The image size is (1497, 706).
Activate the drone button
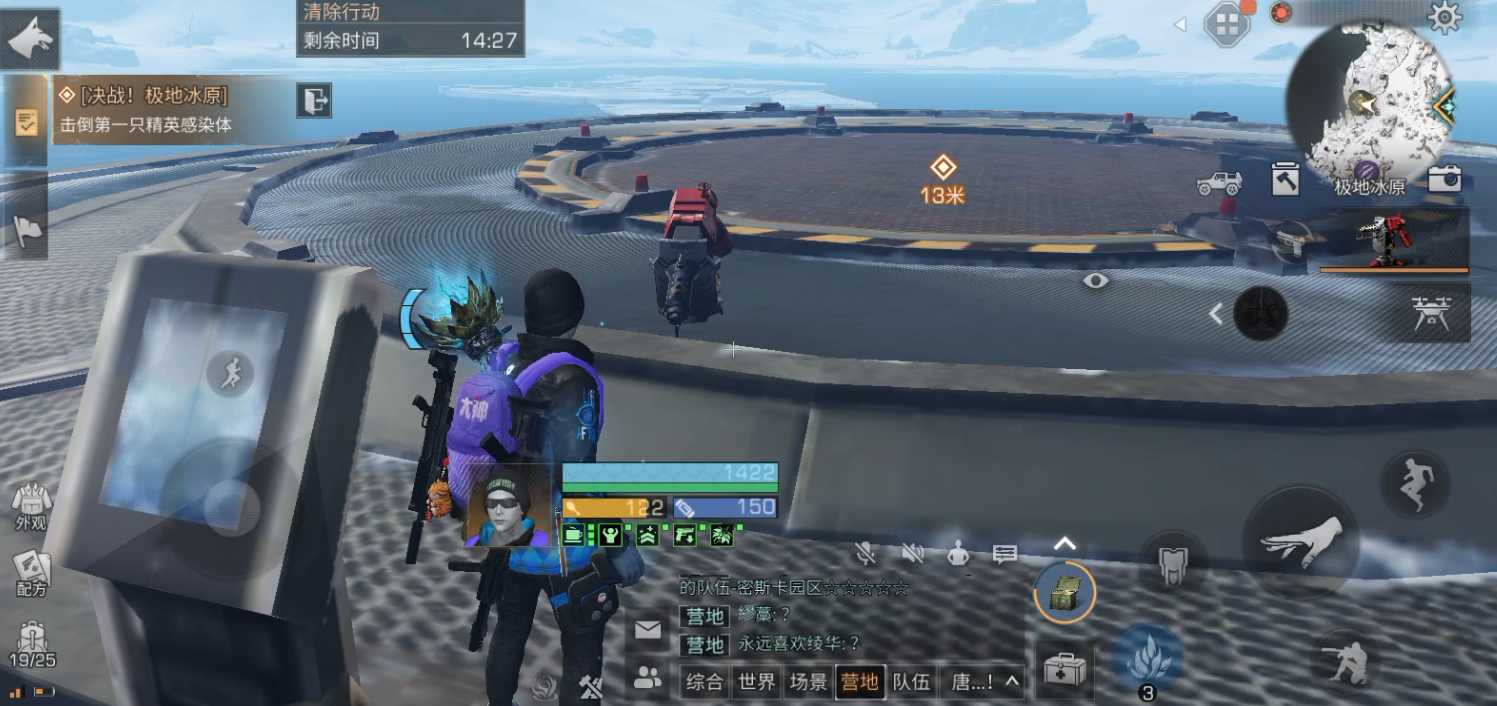pos(1431,313)
